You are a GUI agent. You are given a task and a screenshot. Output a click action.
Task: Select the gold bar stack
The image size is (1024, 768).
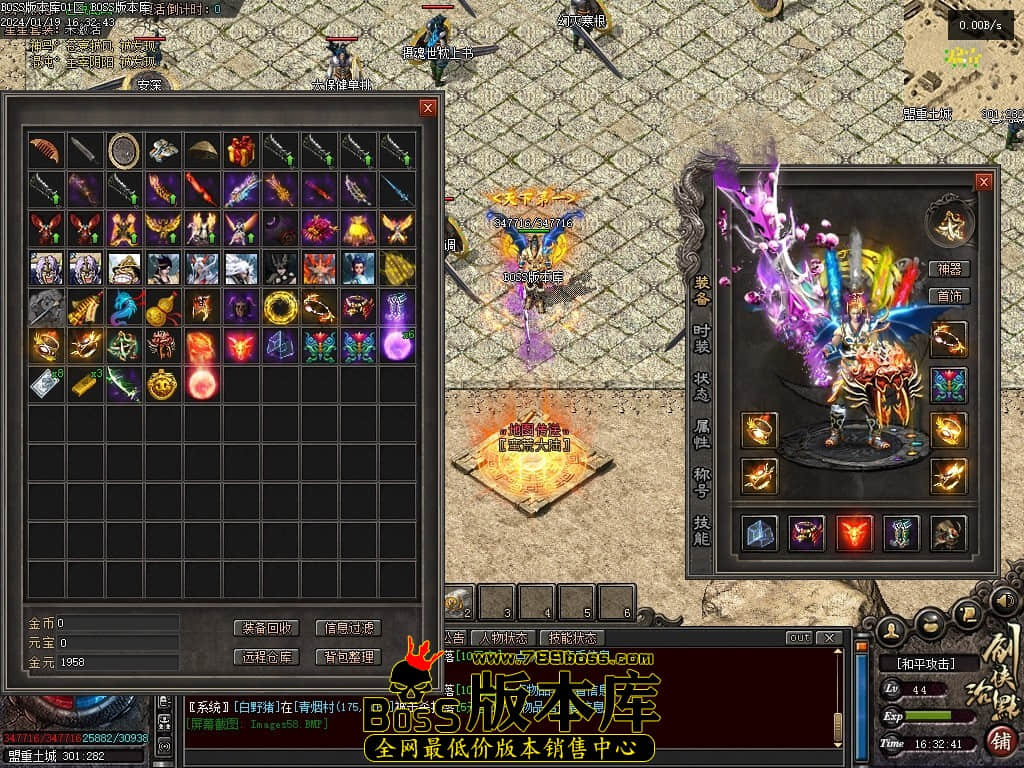(84, 385)
